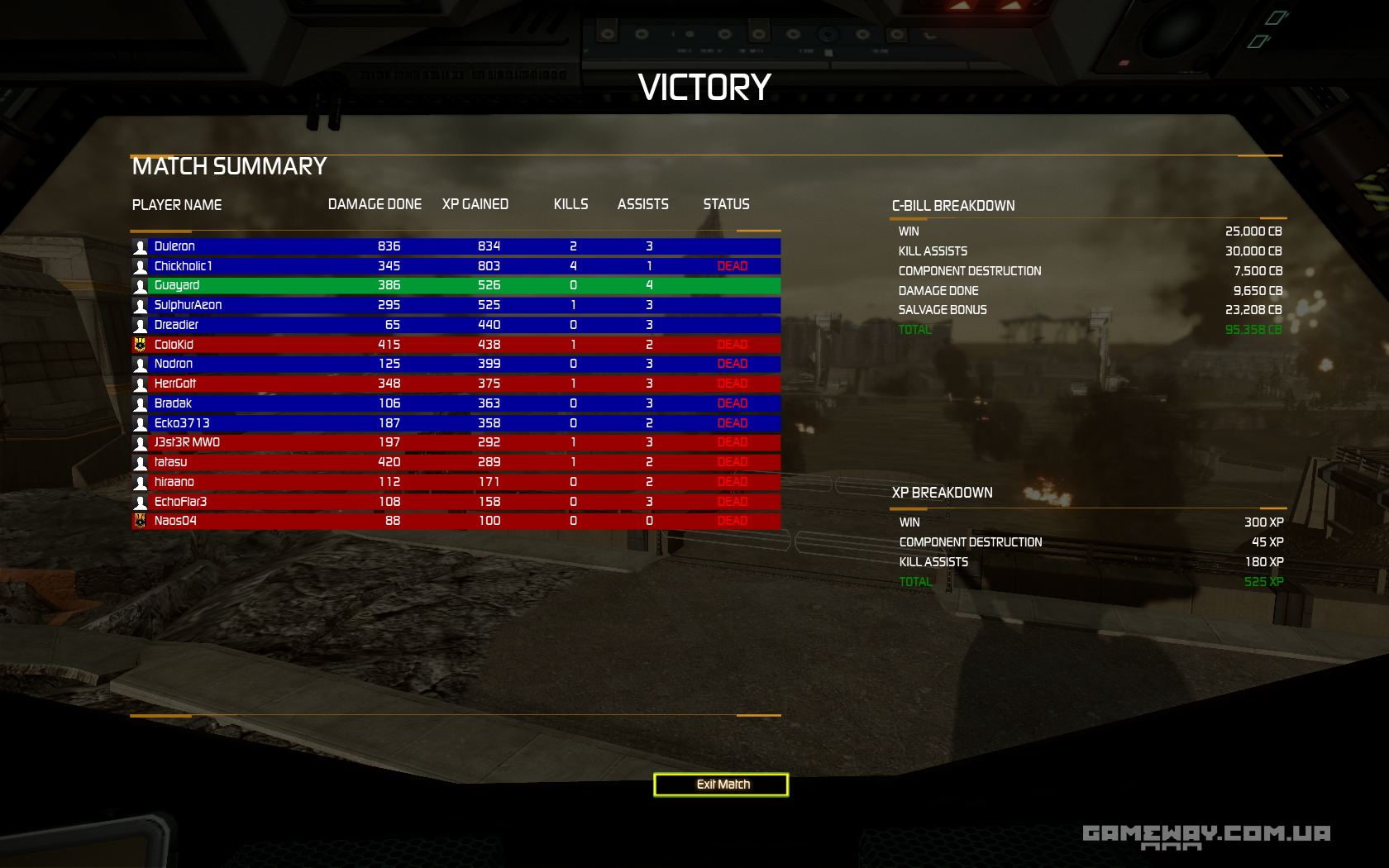The width and height of the screenshot is (1389, 868).
Task: Choose the Naos04 row
Action: (455, 521)
